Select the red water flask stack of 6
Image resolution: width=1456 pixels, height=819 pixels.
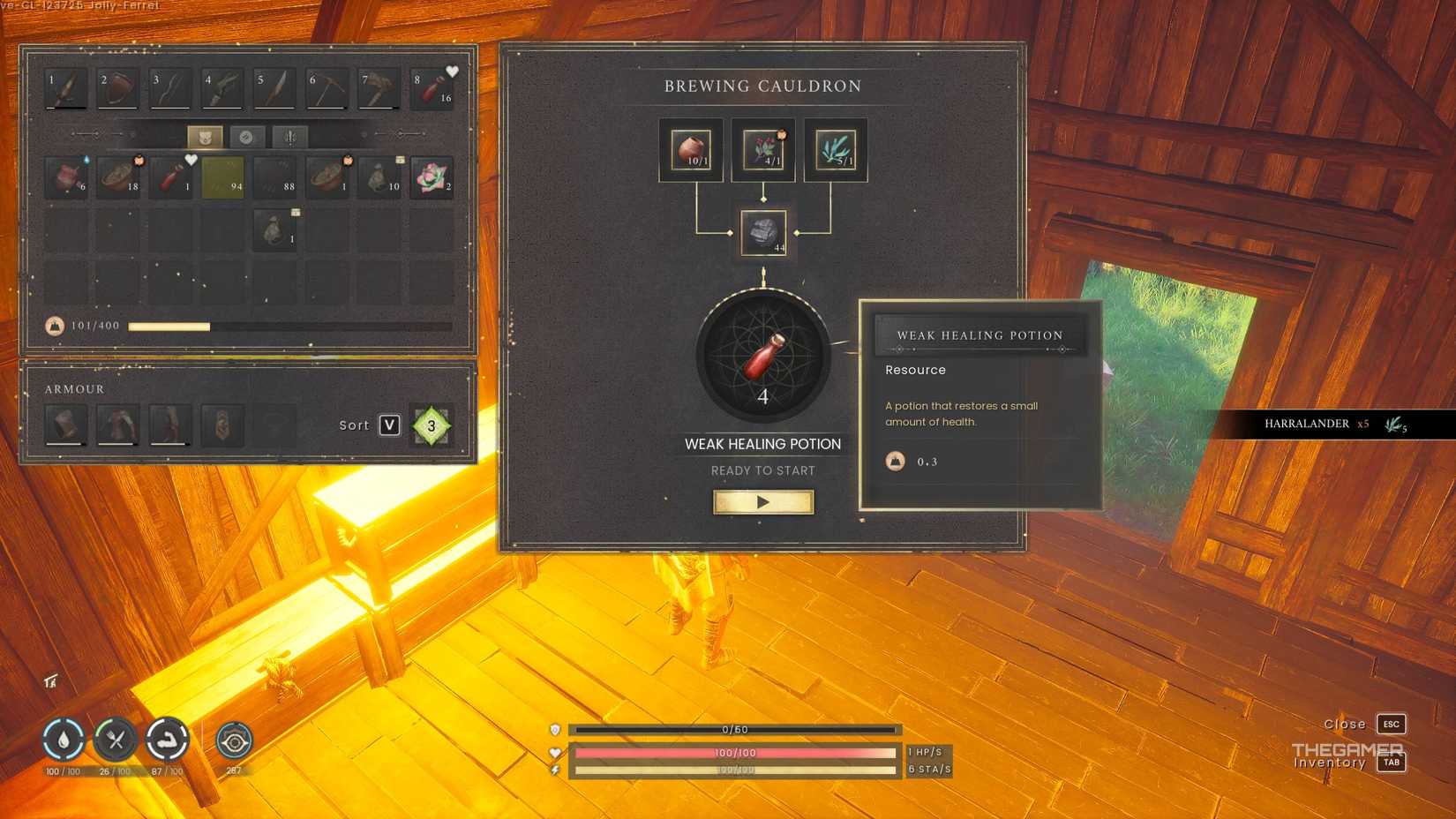click(x=66, y=177)
